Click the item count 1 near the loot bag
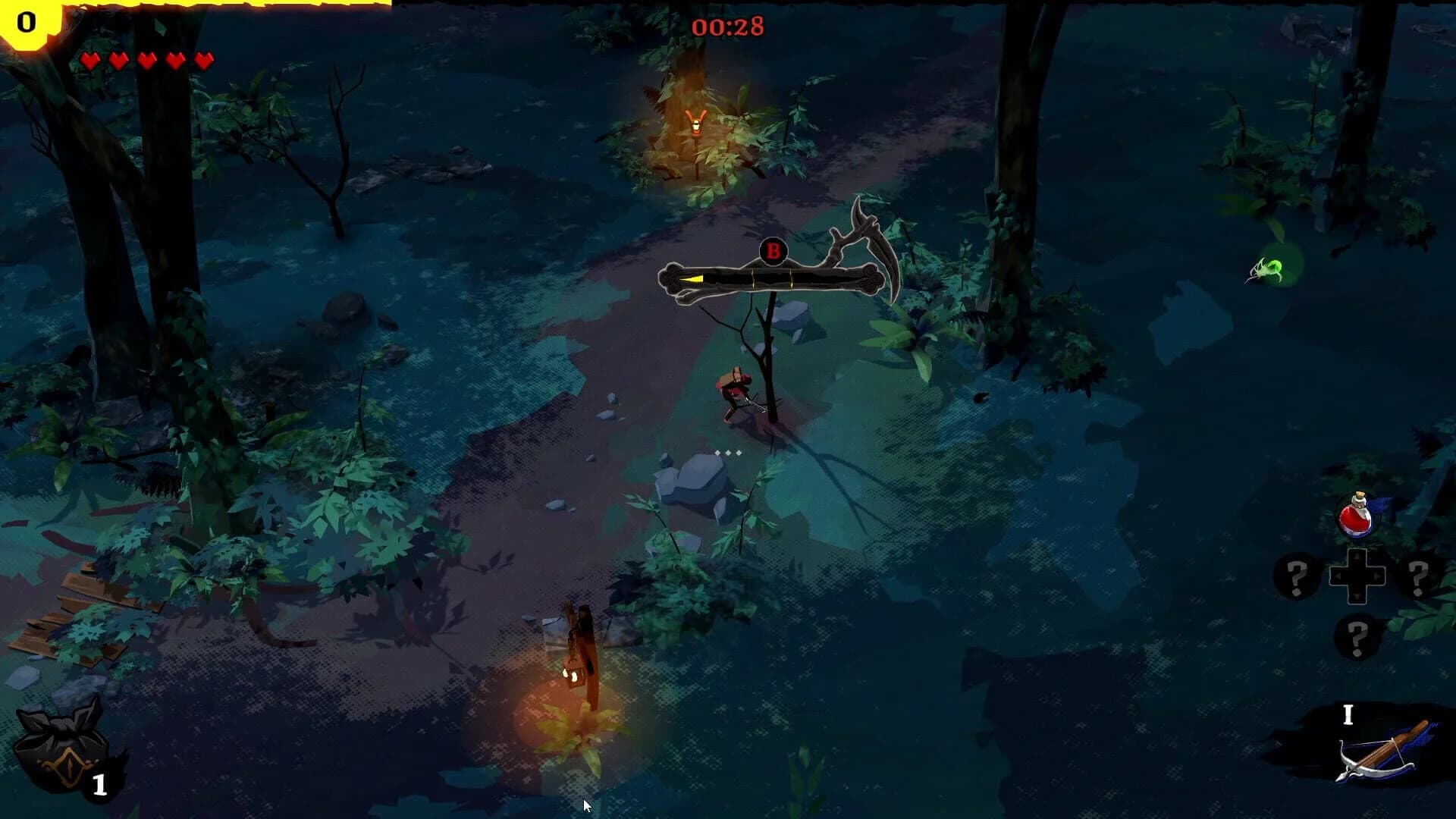Viewport: 1456px width, 819px height. coord(100,783)
